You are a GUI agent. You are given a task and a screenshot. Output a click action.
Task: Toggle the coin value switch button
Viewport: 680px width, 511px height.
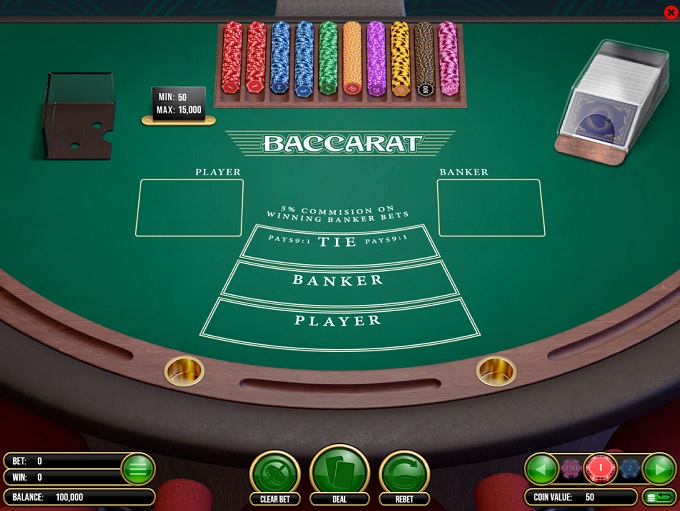coord(660,496)
